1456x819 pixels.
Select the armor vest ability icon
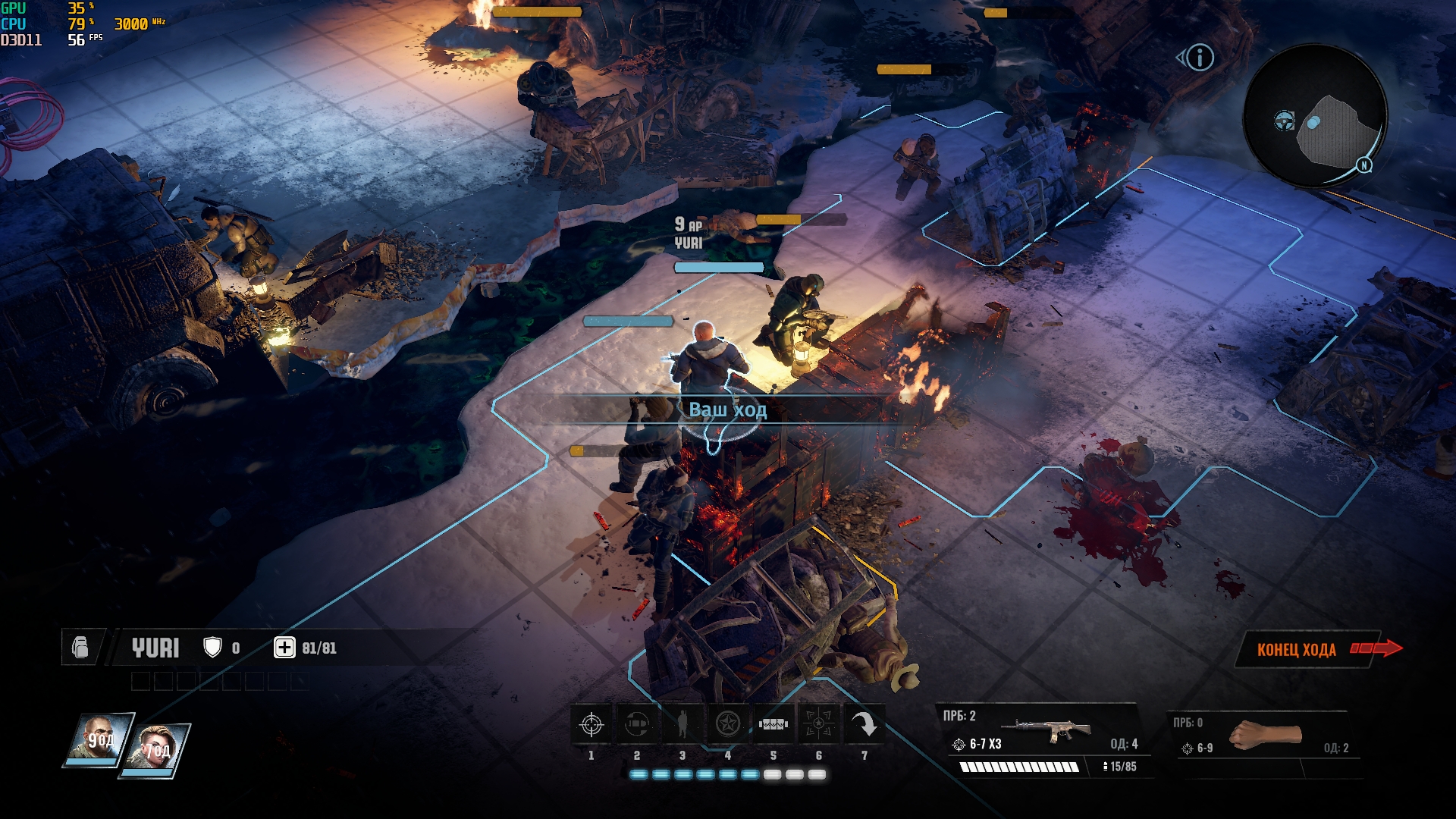point(773,725)
